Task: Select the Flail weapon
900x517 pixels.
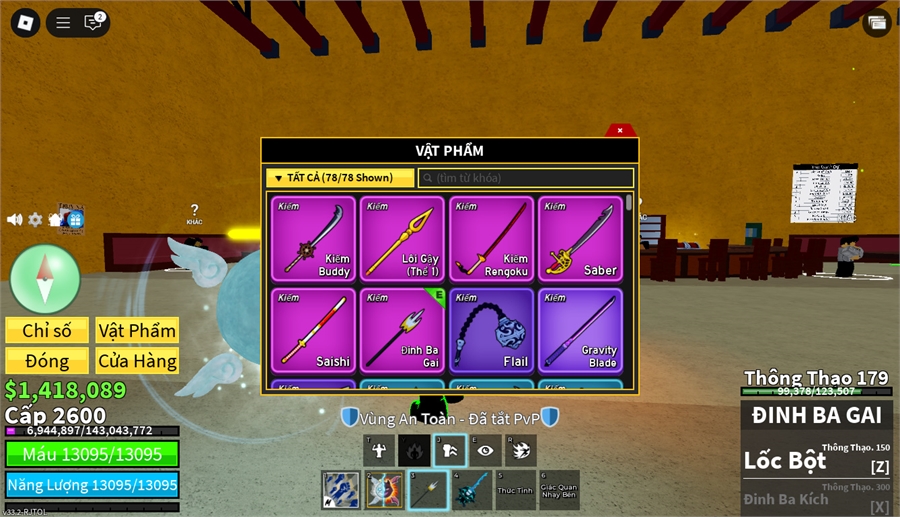Action: pos(491,330)
